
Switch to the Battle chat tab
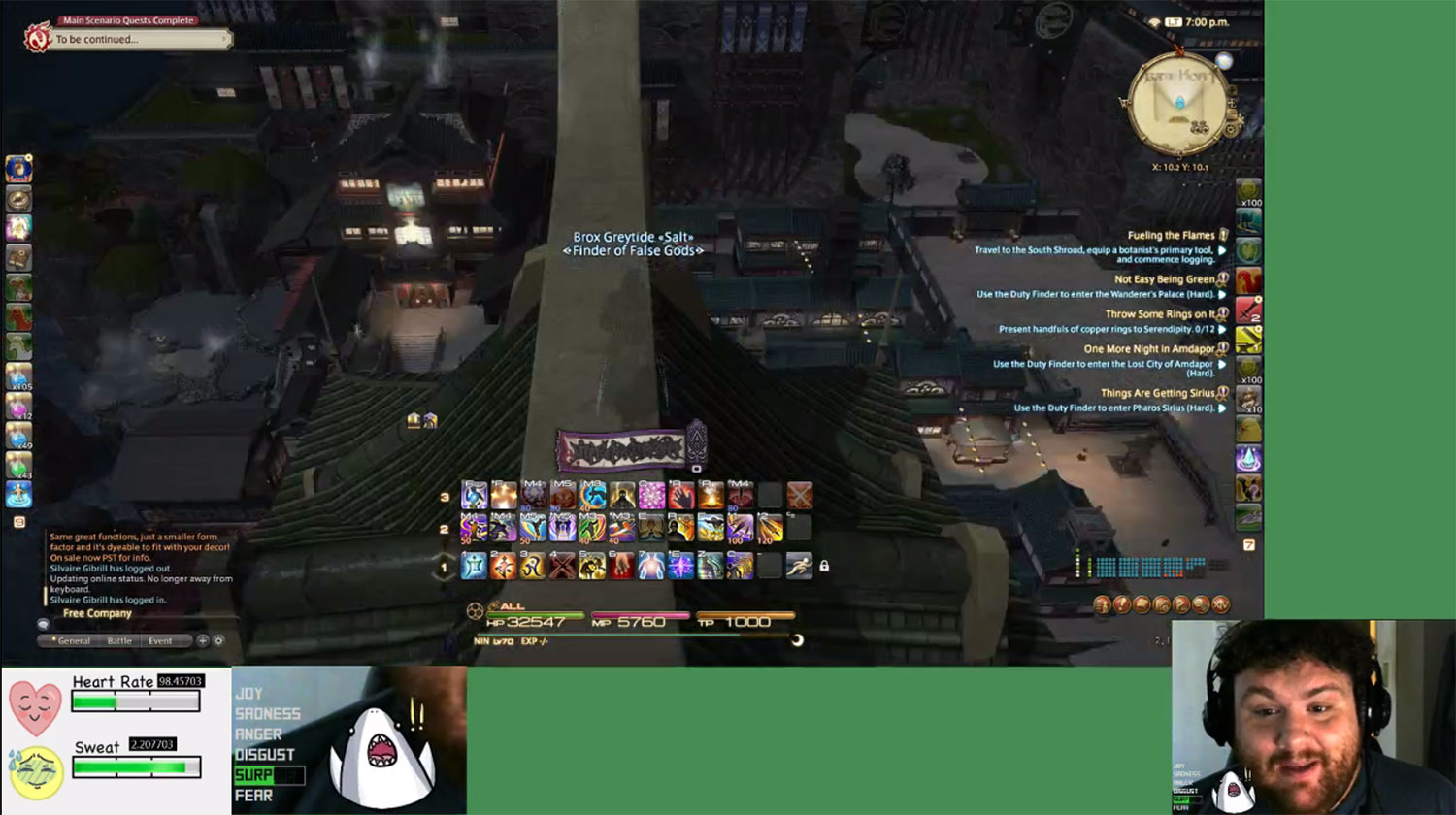point(119,641)
